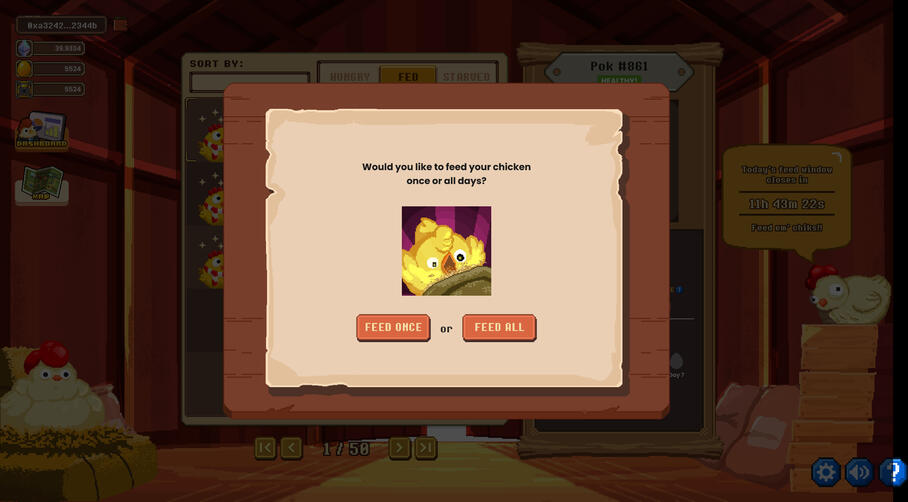Jump to the first page
Image resolution: width=908 pixels, height=502 pixels.
tap(265, 448)
